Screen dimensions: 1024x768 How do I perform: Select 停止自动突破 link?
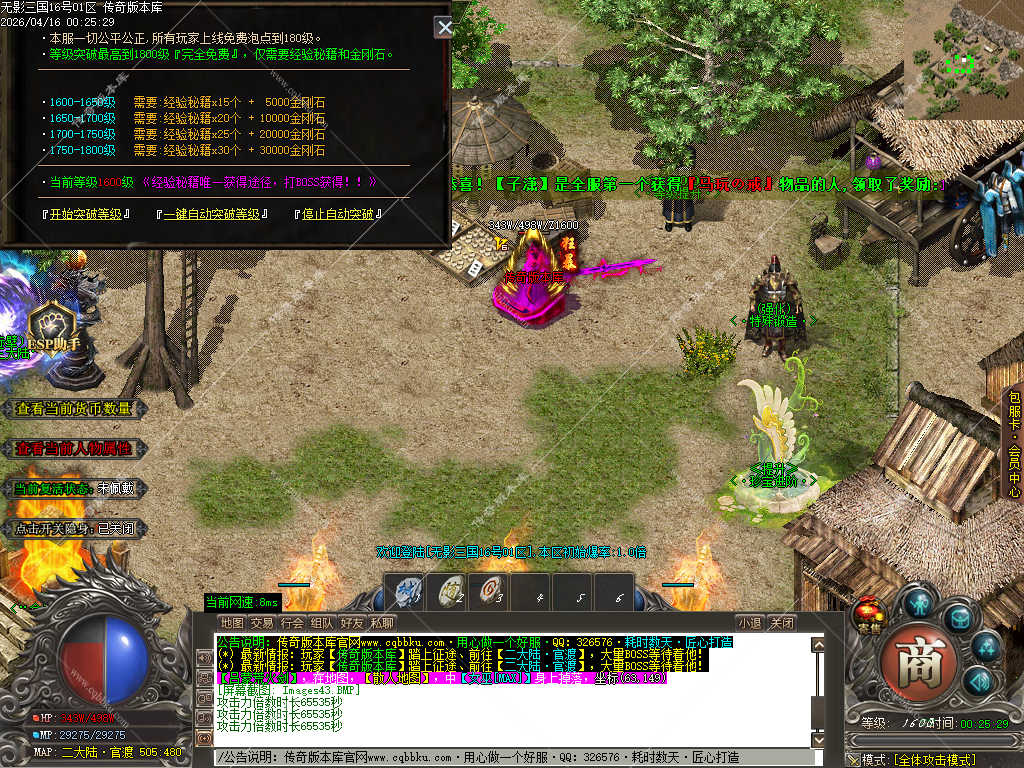[x=339, y=214]
